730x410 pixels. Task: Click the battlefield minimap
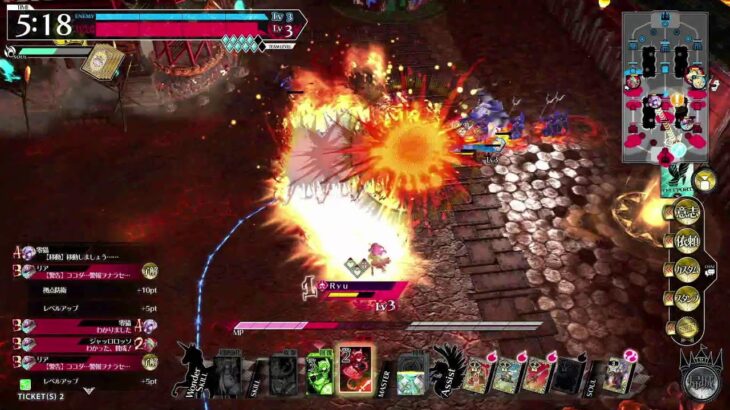tap(665, 86)
